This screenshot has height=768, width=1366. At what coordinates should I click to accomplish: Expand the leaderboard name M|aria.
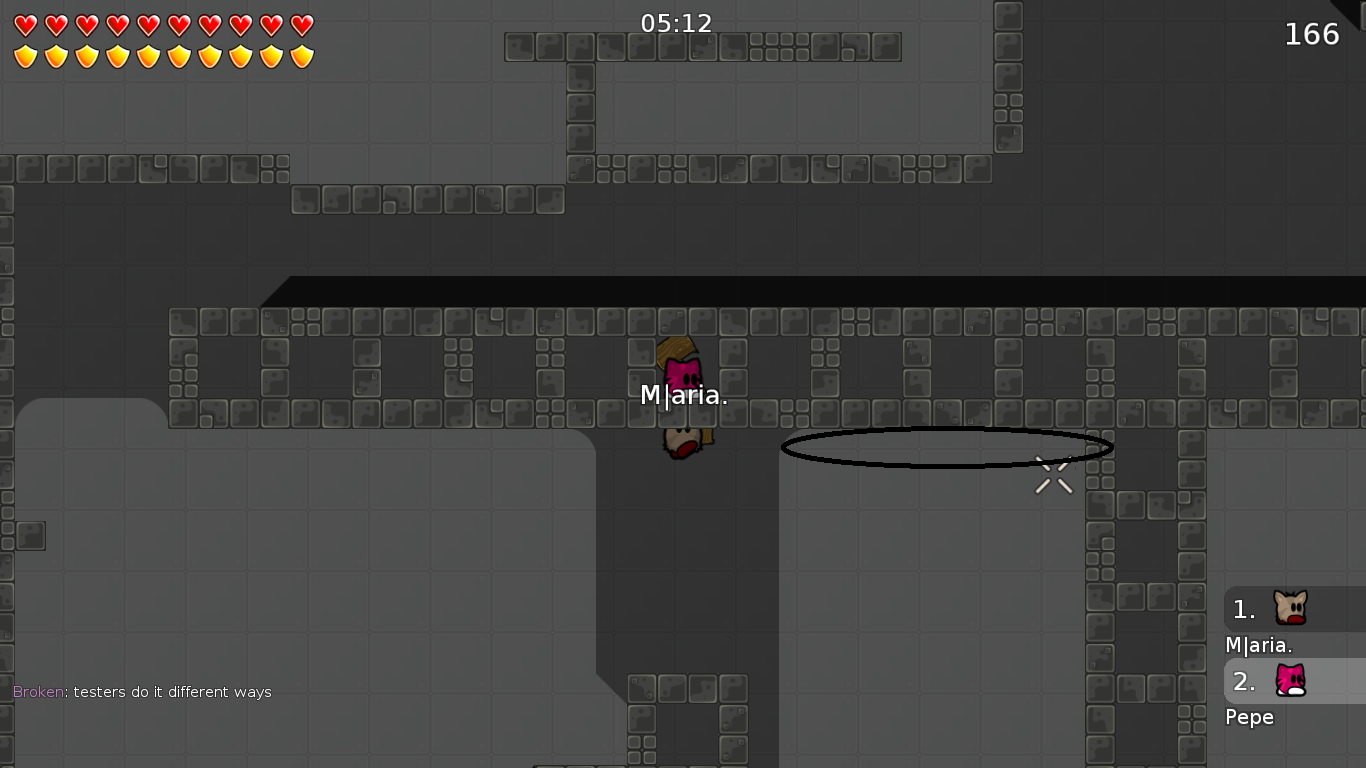pyautogui.click(x=1257, y=645)
